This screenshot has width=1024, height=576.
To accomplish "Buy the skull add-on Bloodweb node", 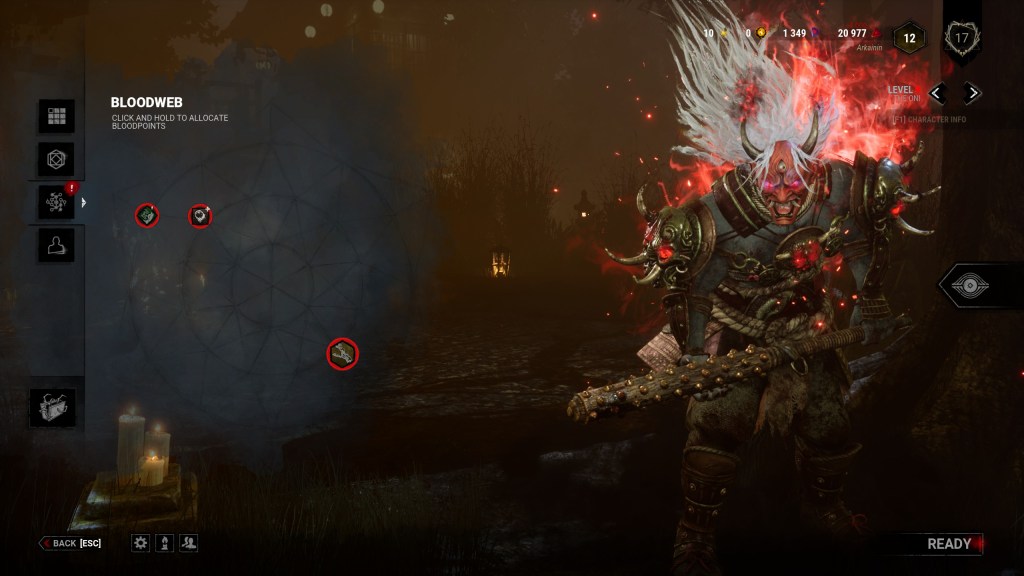I will 201,215.
